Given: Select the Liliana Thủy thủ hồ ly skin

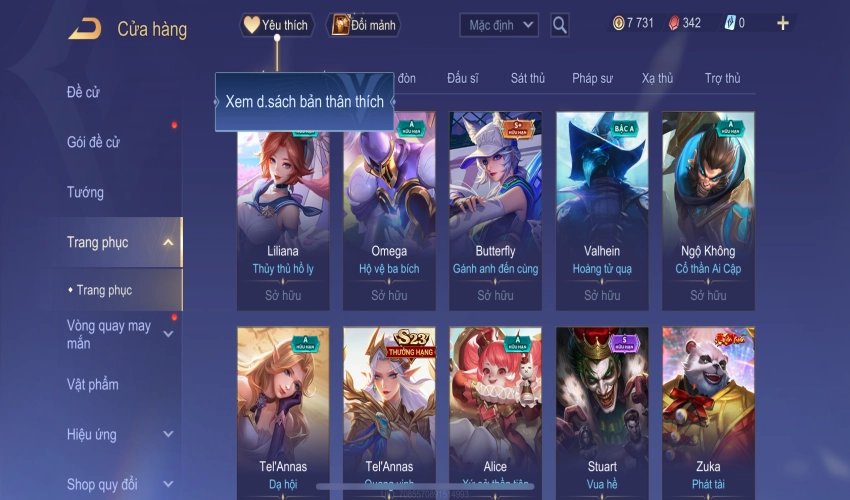Looking at the screenshot, I should (283, 208).
